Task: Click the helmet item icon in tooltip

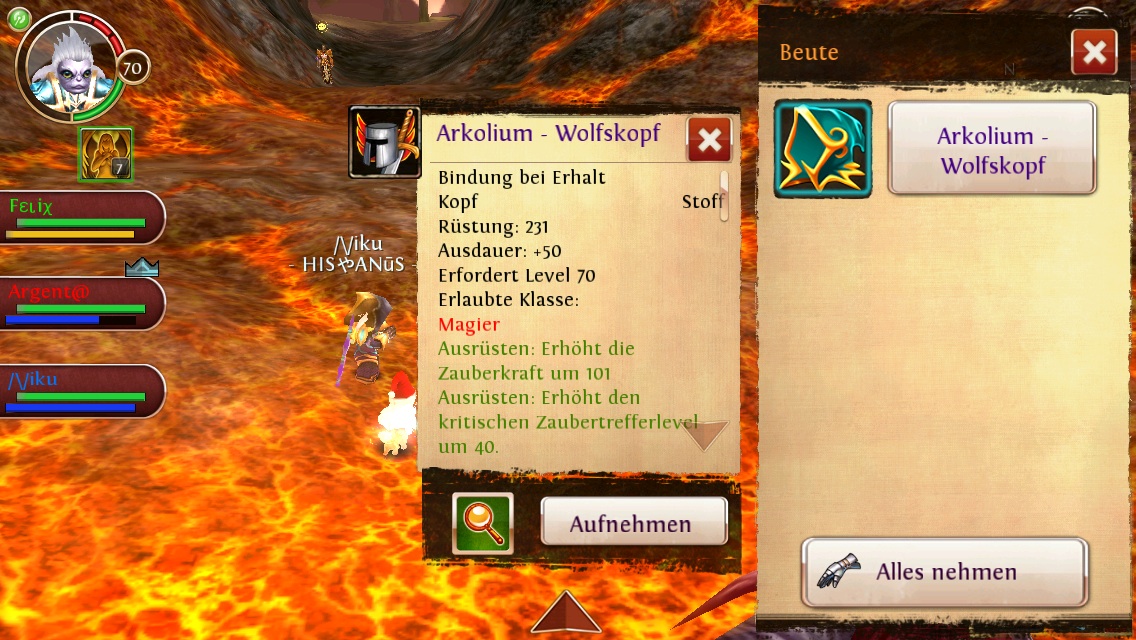Action: tap(384, 142)
